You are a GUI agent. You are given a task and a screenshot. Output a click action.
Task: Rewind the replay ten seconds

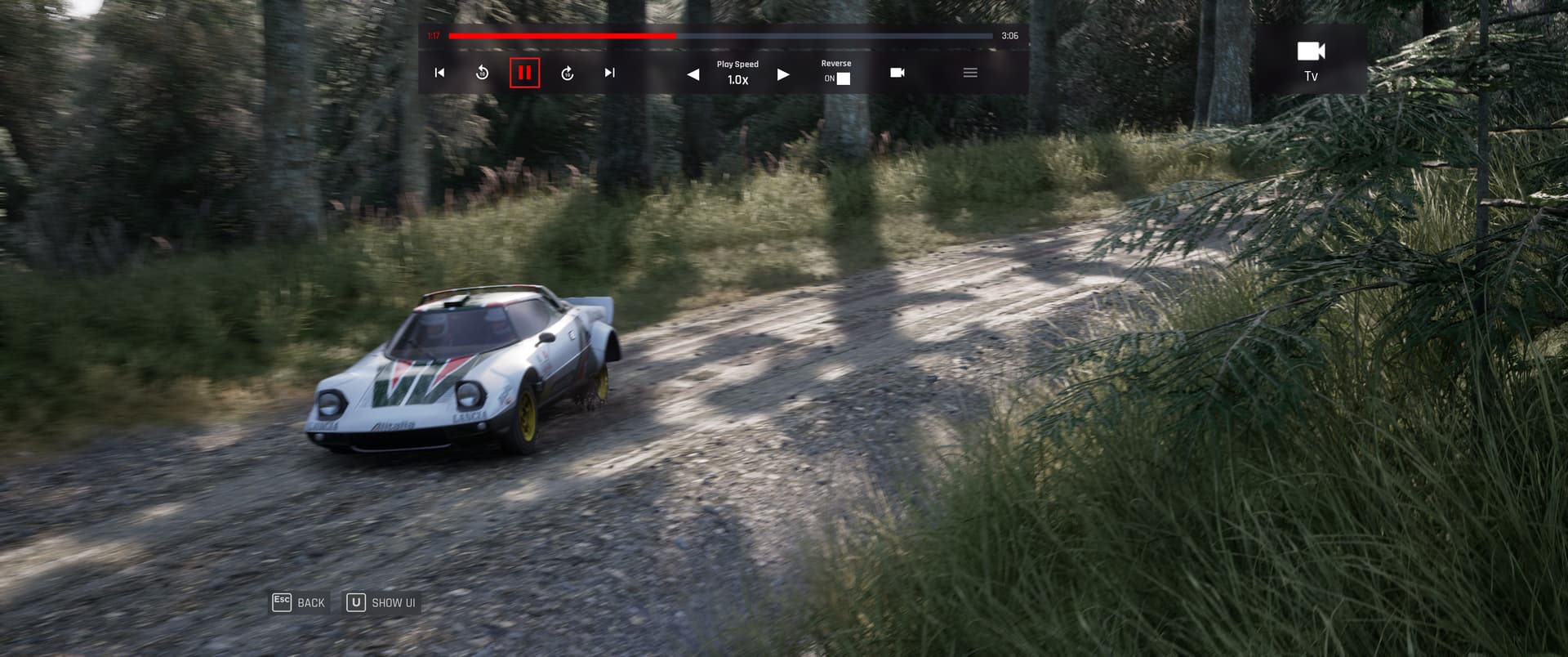[x=482, y=73]
